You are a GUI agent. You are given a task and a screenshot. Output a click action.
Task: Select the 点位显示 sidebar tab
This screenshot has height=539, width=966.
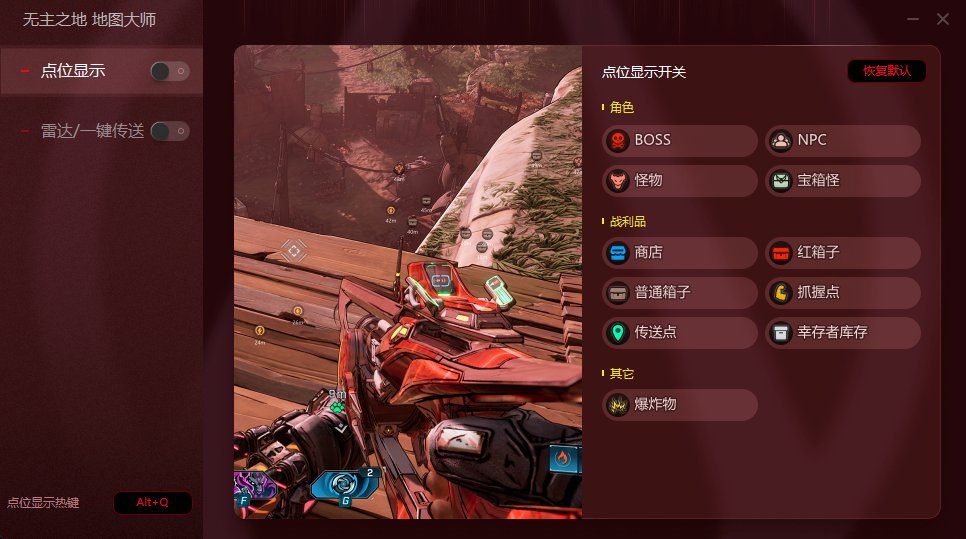(73, 71)
